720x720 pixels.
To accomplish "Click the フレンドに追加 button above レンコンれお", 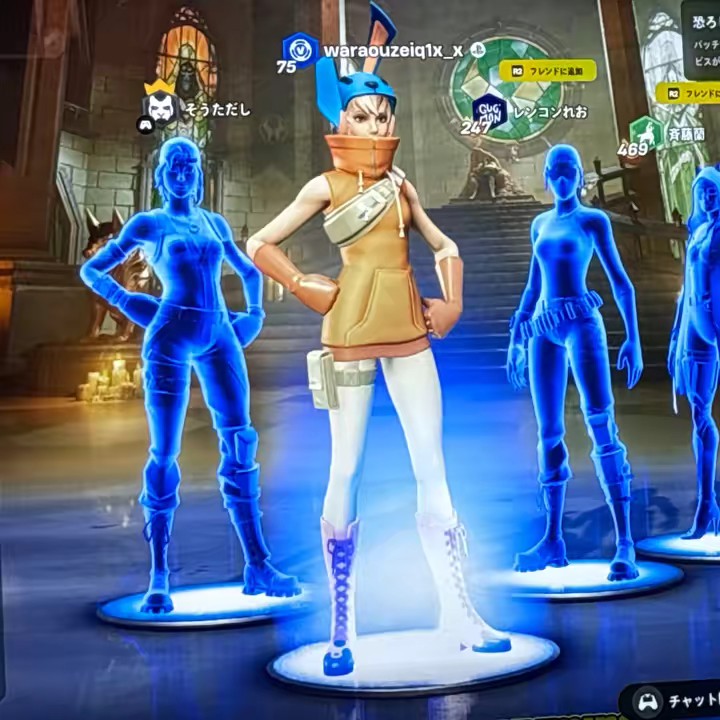I will [547, 70].
